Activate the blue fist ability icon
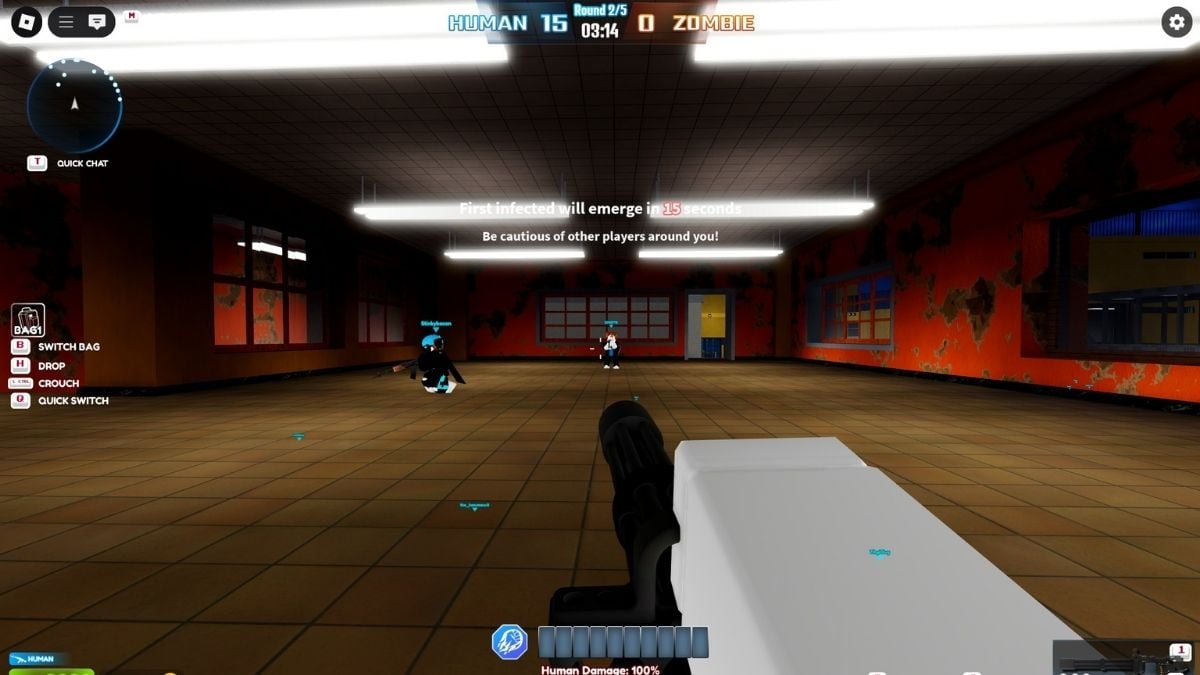Viewport: 1200px width, 675px height. (x=510, y=642)
